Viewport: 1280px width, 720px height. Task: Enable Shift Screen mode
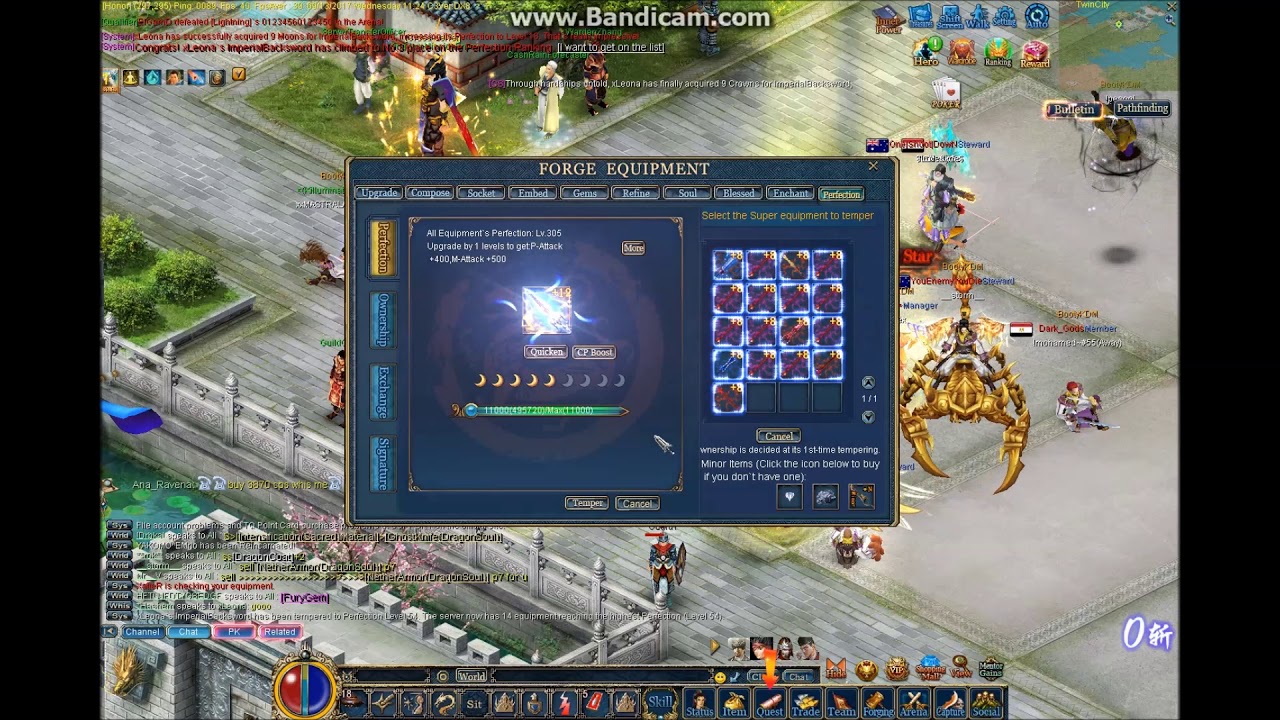[950, 18]
